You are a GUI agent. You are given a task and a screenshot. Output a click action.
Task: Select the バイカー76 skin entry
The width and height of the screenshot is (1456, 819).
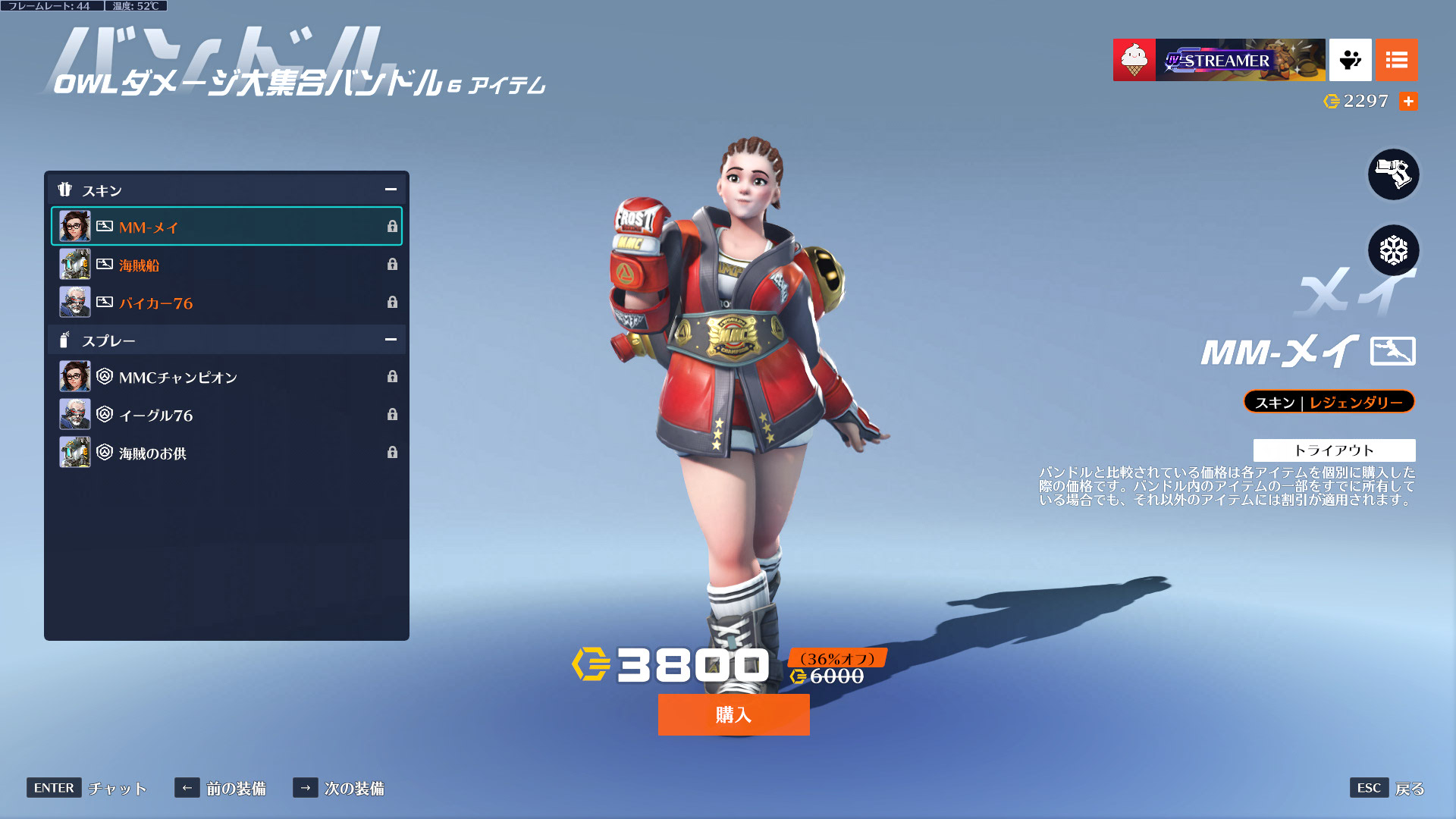(226, 303)
